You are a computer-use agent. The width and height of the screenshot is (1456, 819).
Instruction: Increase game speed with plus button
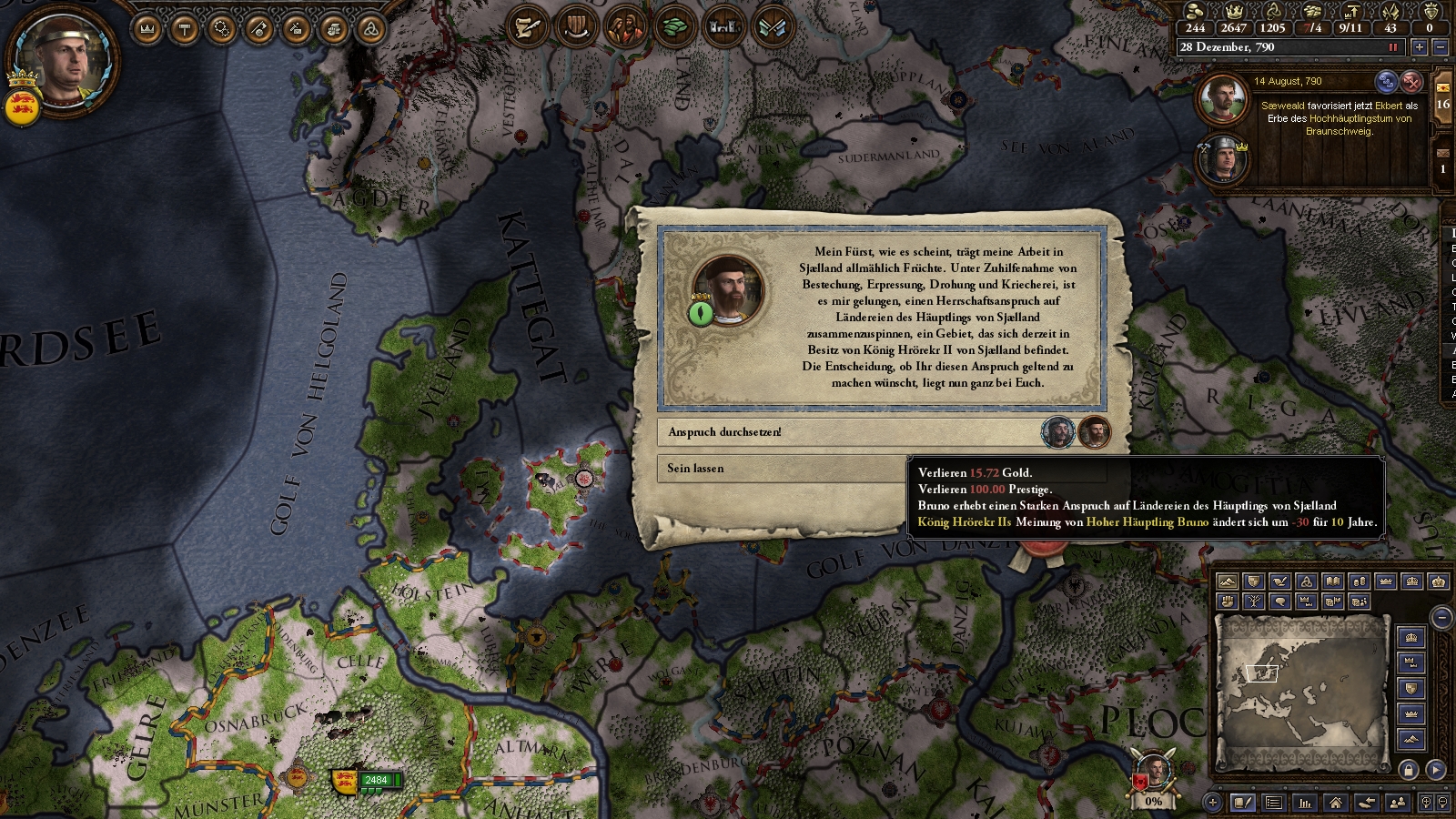tap(1419, 47)
